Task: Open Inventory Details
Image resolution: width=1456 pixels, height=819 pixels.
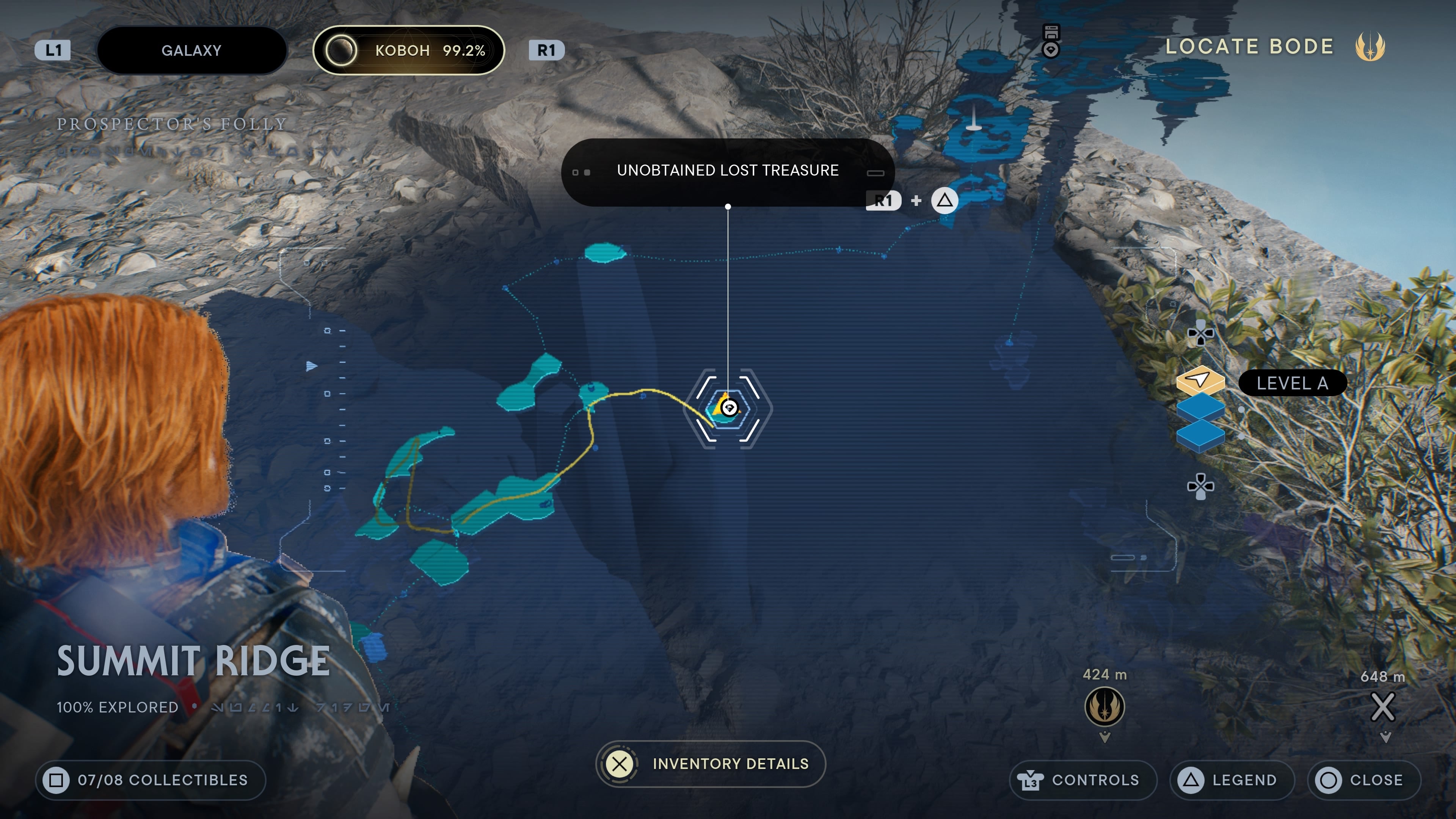Action: click(x=711, y=764)
